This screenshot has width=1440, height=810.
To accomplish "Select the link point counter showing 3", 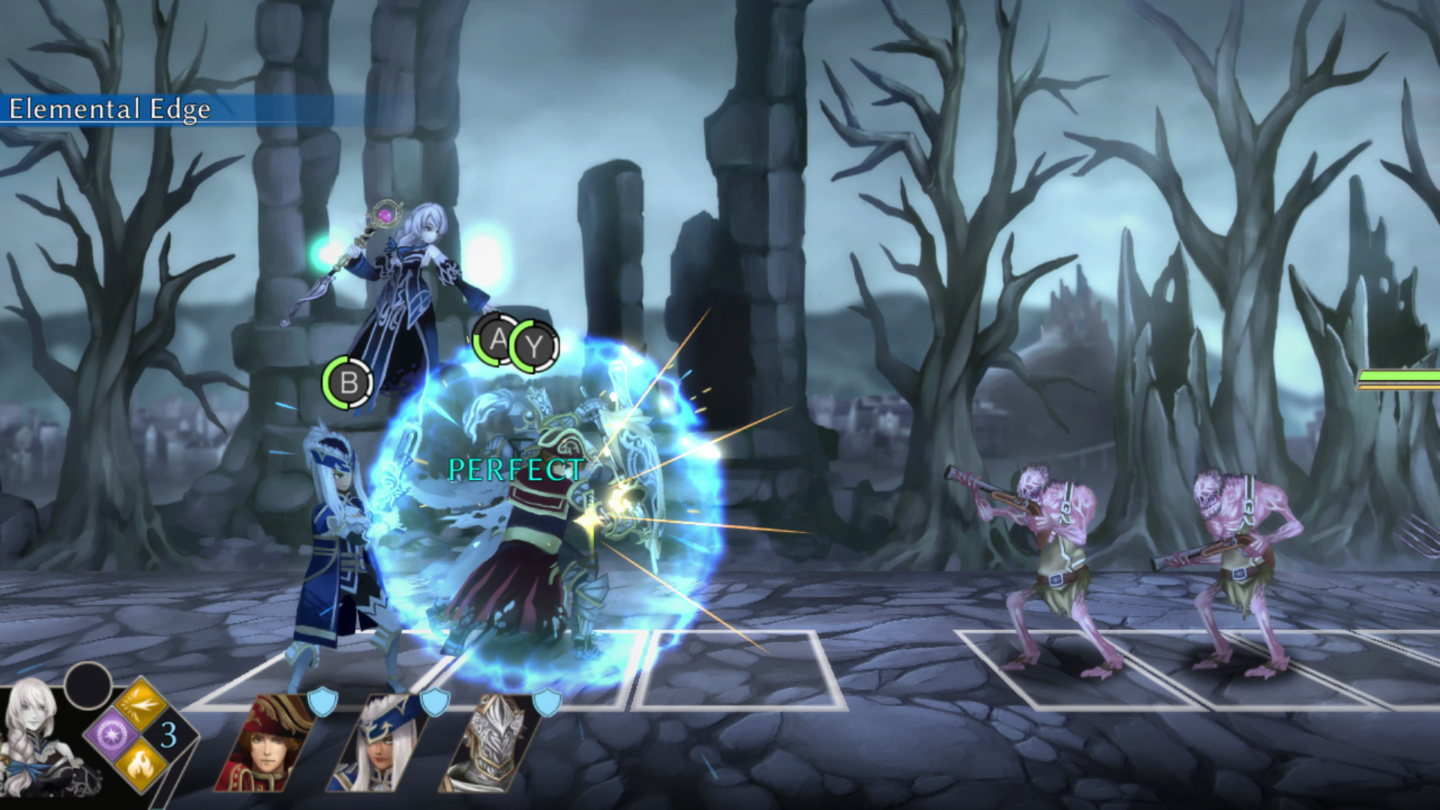I will tap(169, 735).
